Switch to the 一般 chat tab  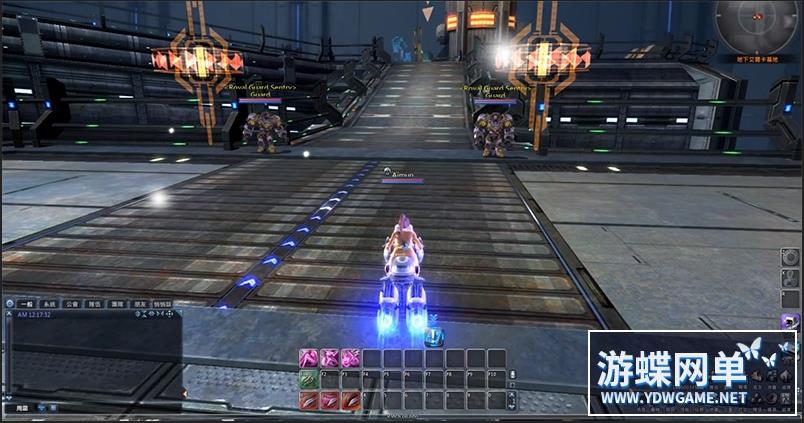27,303
